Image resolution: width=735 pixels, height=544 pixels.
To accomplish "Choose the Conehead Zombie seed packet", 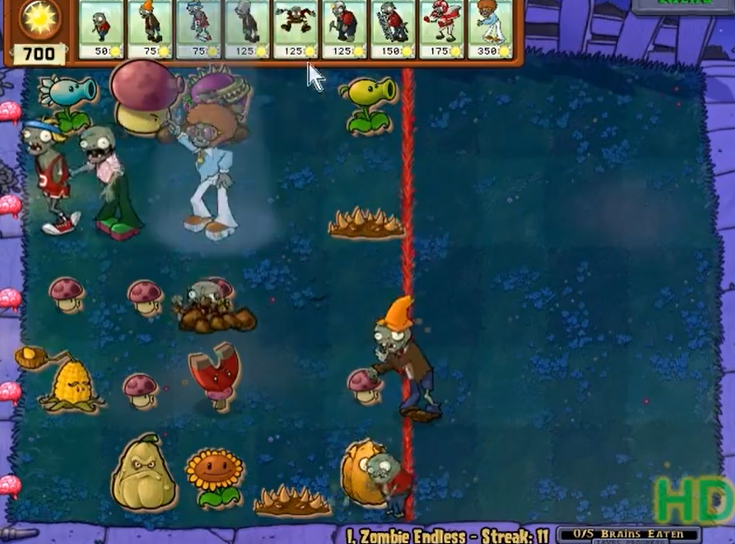I will [150, 29].
